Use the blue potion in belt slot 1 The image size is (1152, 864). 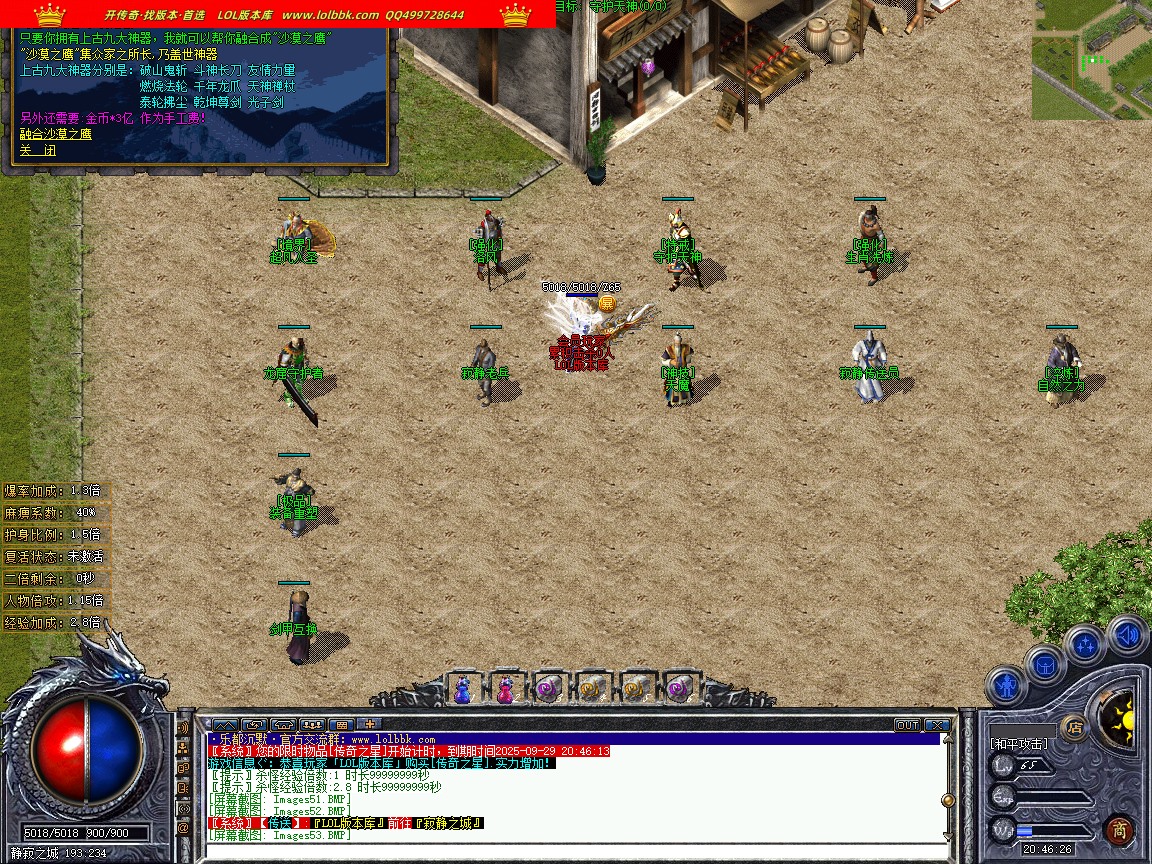click(462, 688)
